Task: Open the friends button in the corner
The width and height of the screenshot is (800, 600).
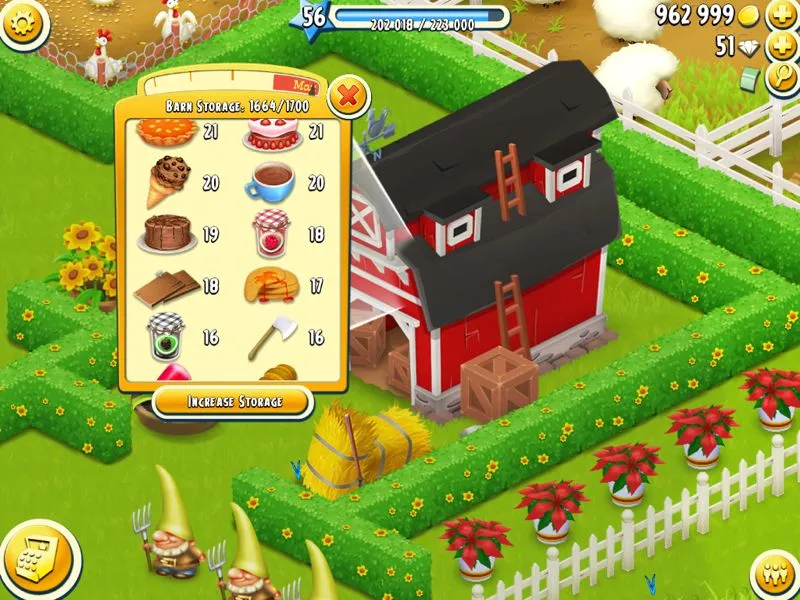Action: [x=773, y=573]
